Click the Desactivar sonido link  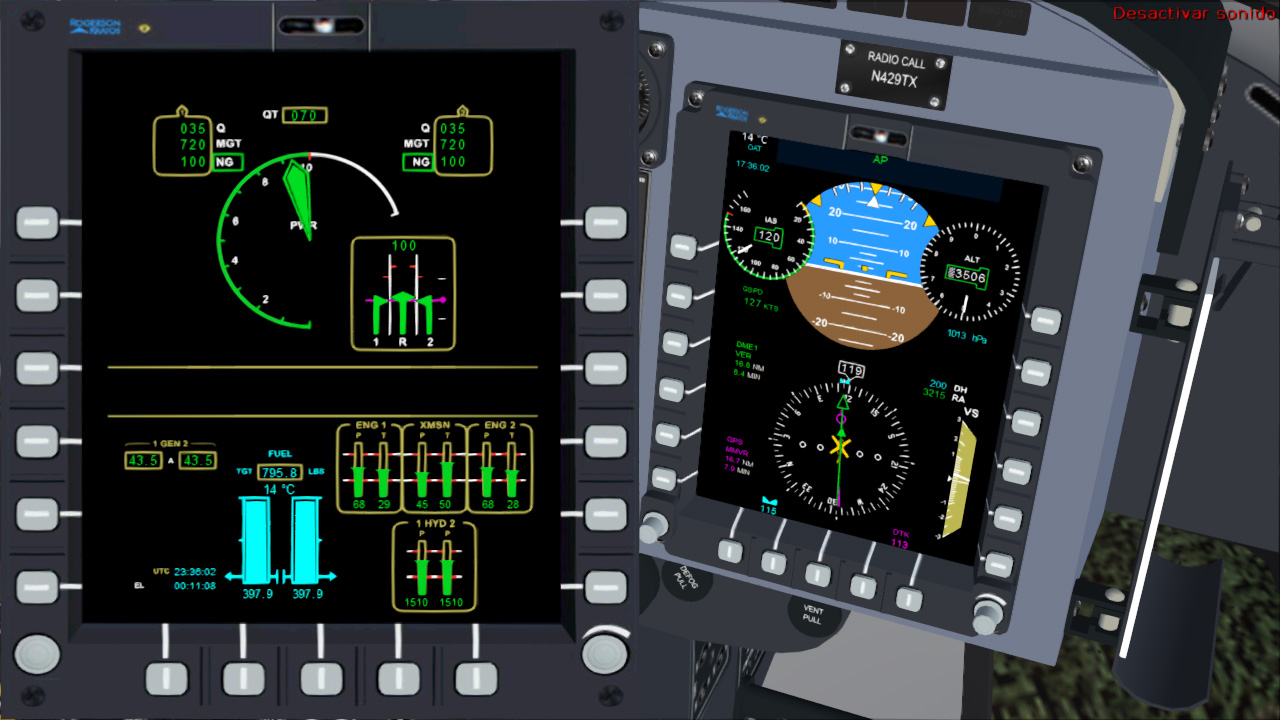coord(1192,10)
